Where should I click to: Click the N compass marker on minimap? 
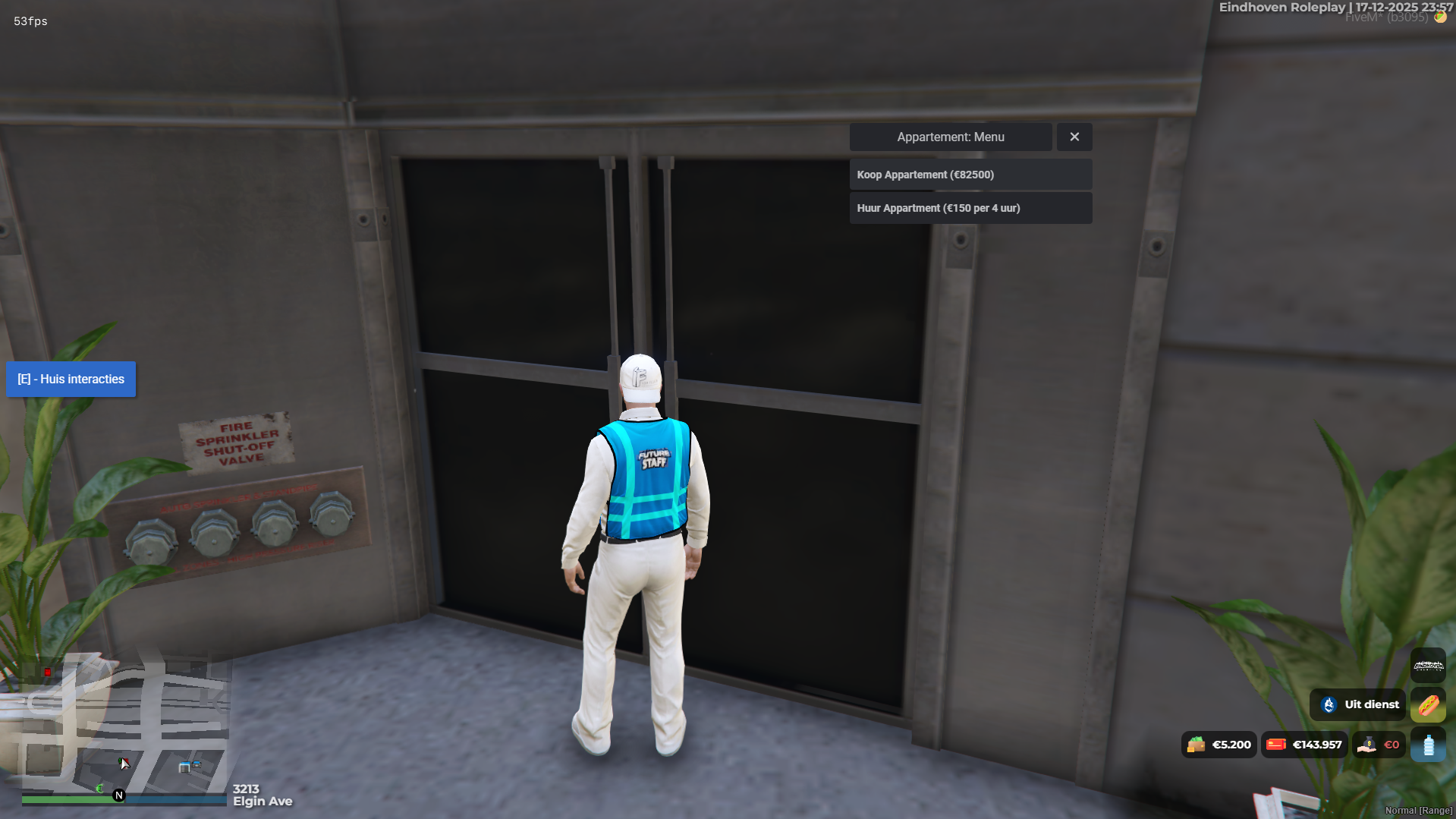118,795
